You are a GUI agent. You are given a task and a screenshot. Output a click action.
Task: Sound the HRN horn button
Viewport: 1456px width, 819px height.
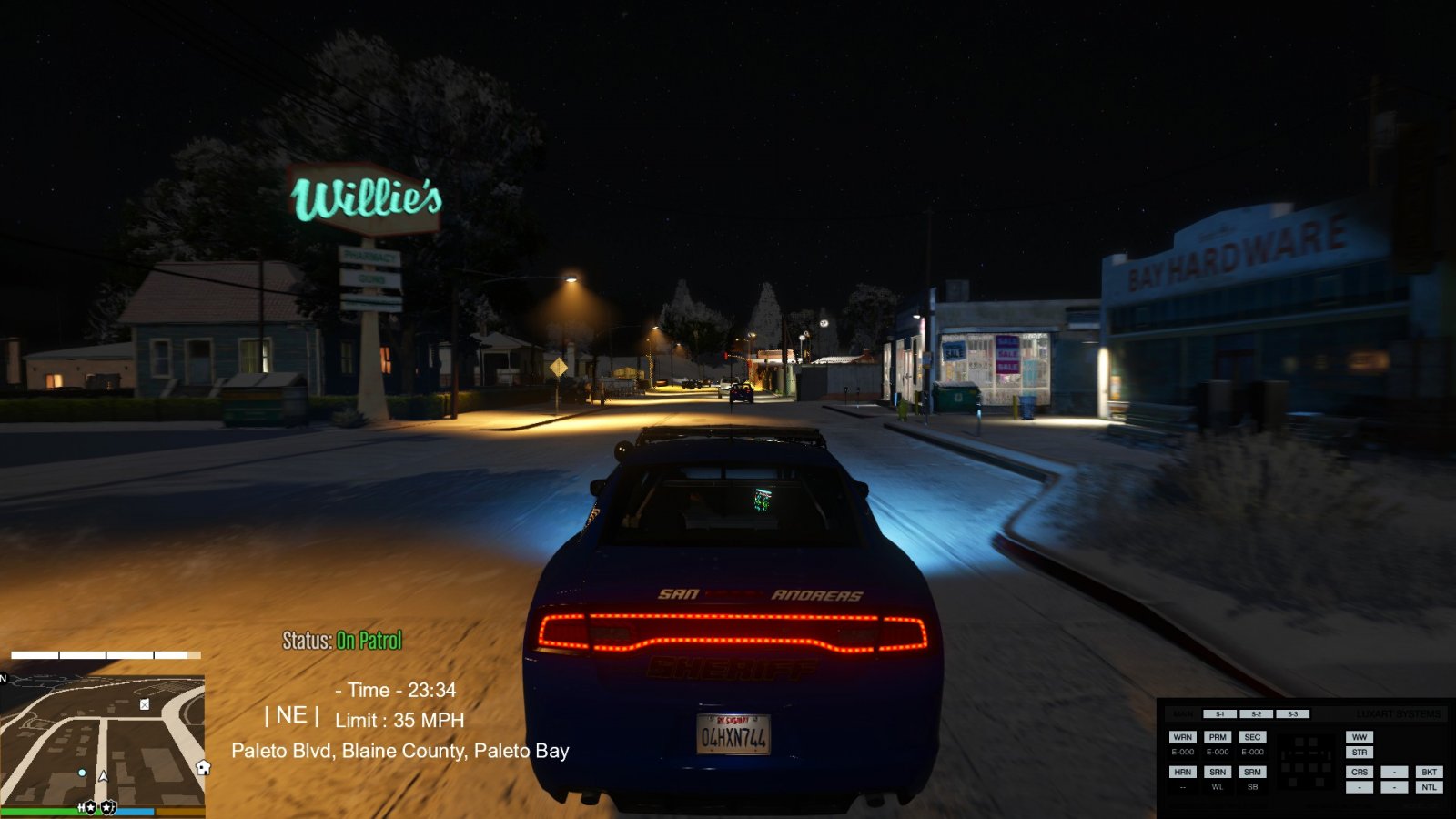click(1182, 772)
